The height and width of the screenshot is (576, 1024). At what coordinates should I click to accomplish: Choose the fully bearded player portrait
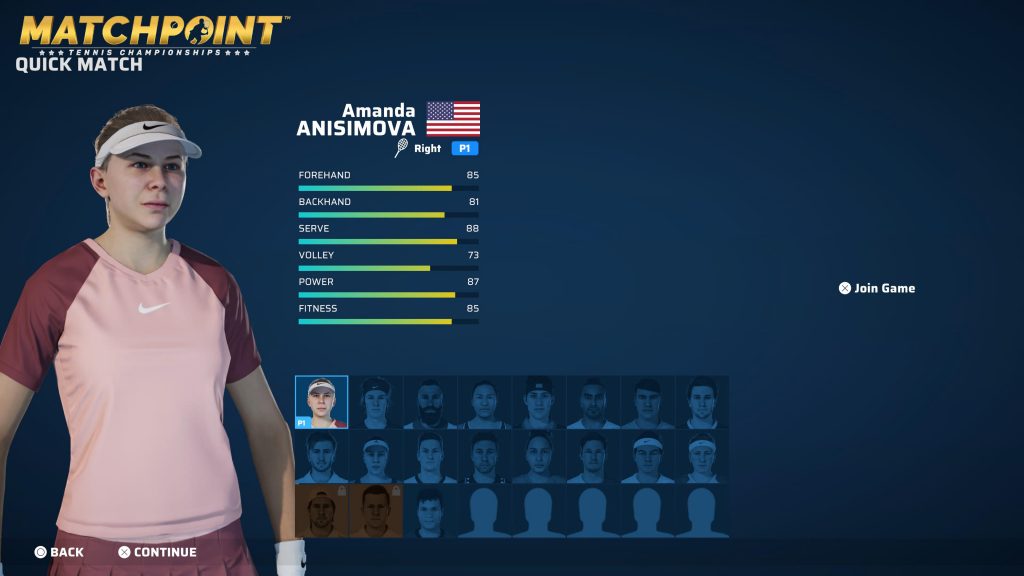click(x=430, y=402)
